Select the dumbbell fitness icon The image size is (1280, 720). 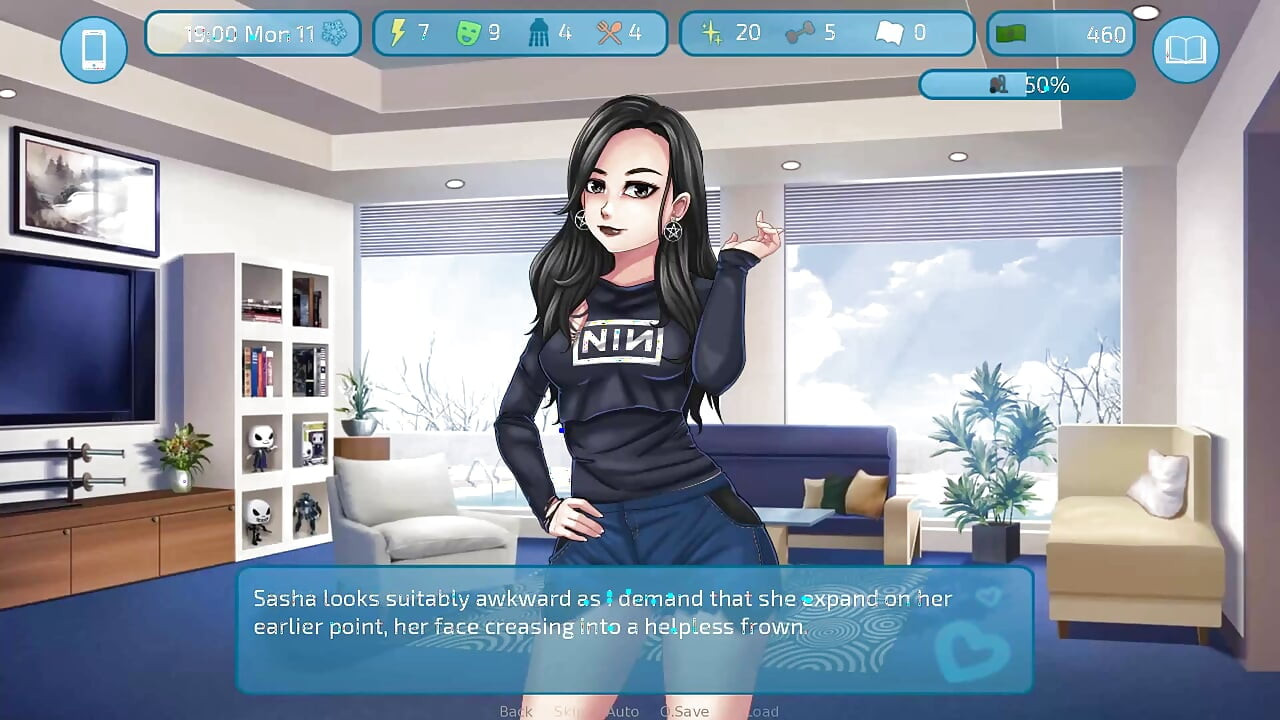[800, 31]
